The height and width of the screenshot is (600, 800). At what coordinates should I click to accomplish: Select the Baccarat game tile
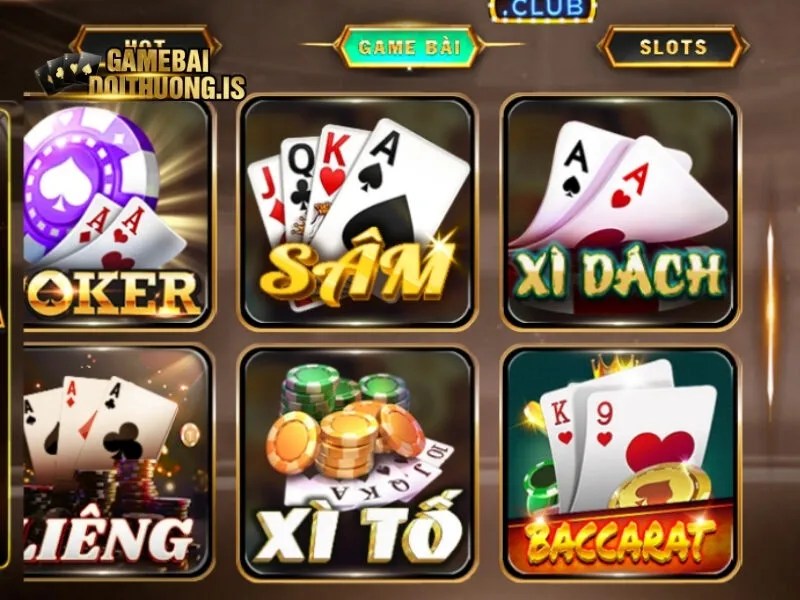tap(619, 463)
